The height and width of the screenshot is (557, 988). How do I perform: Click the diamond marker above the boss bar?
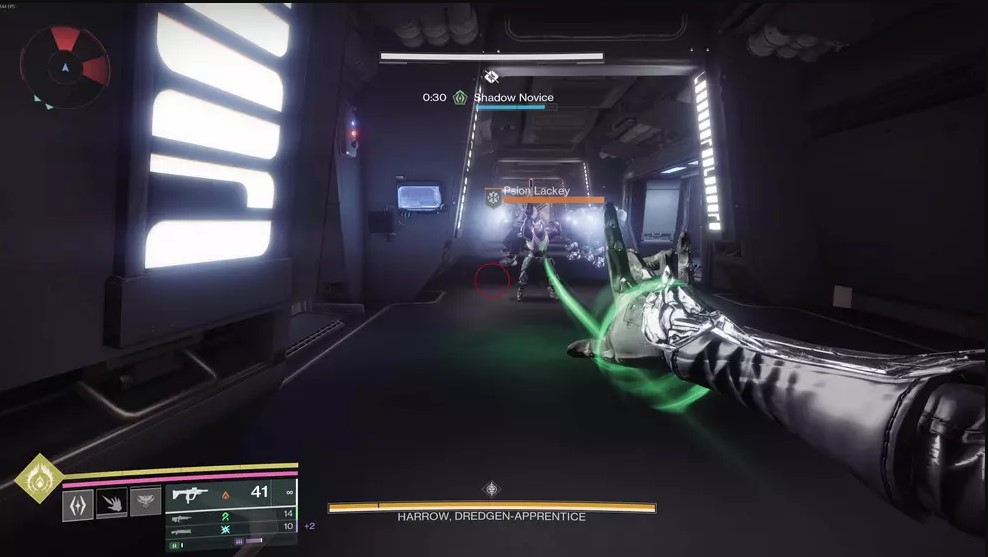pos(491,489)
